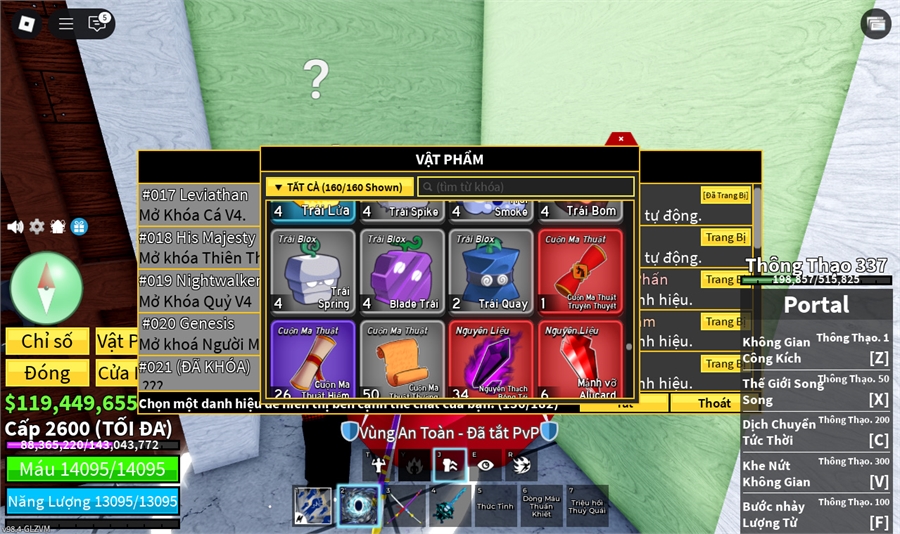Click the item keyword search box
Screen dimensions: 900x534
(x=525, y=187)
